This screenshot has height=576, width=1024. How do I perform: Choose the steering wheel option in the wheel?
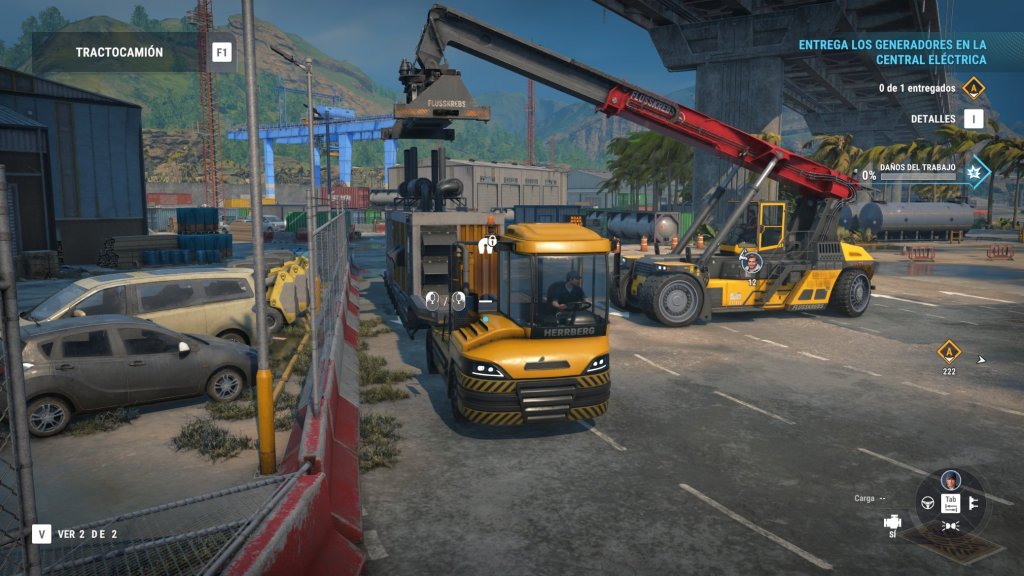point(927,502)
